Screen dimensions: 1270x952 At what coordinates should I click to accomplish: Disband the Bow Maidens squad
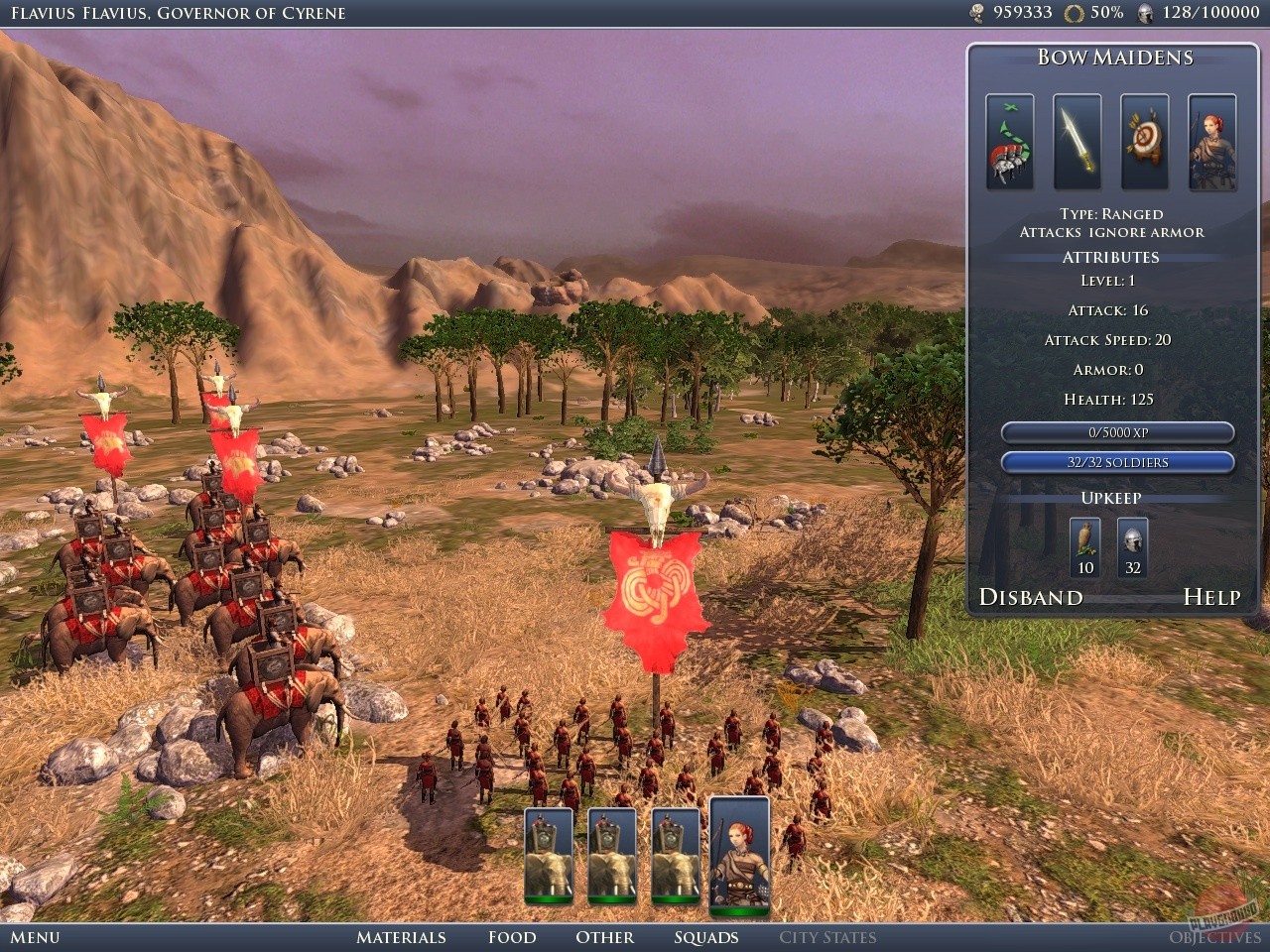1031,597
